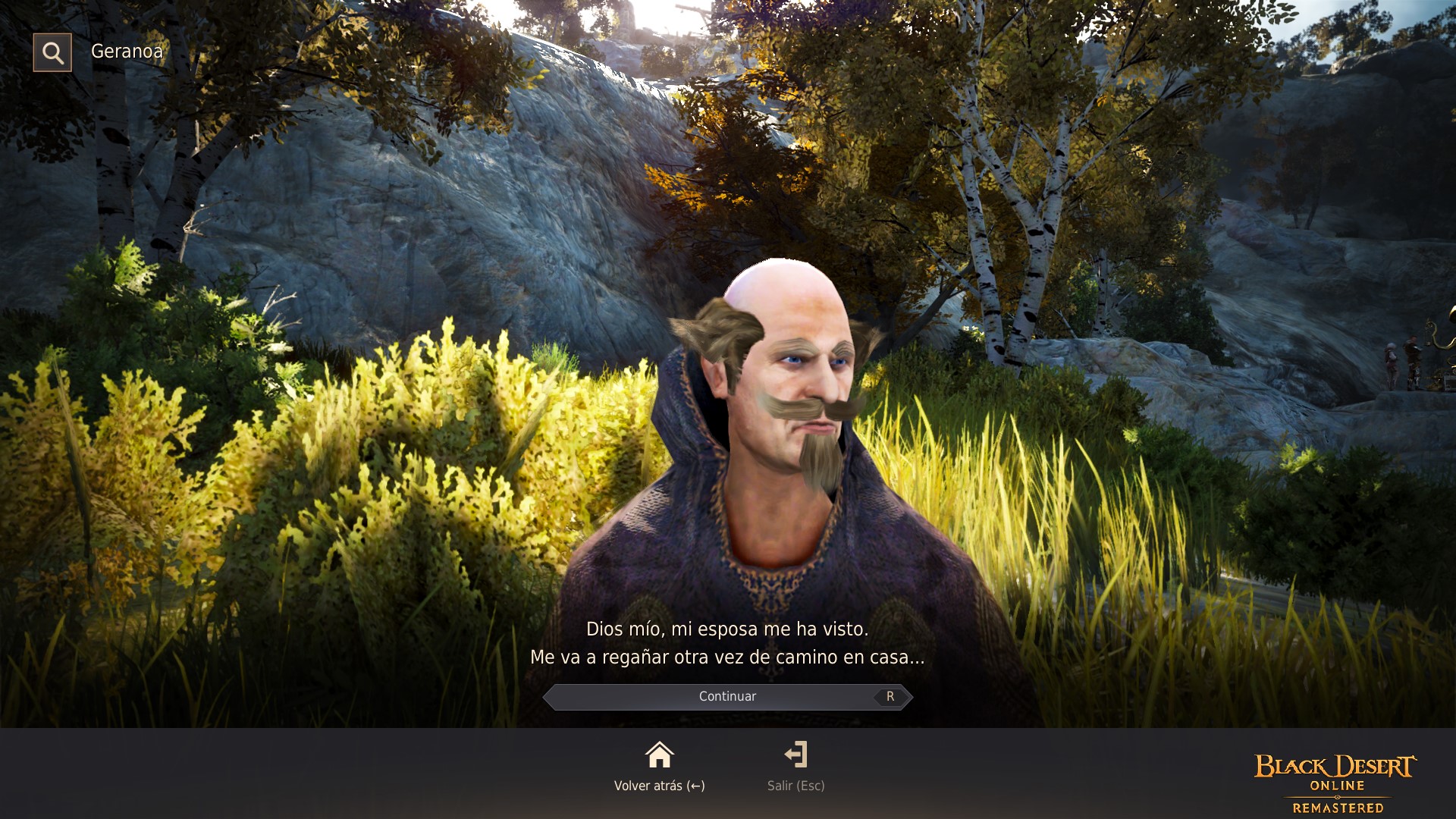Click the magnifying glass search icon
This screenshot has height=819, width=1456.
pyautogui.click(x=52, y=52)
